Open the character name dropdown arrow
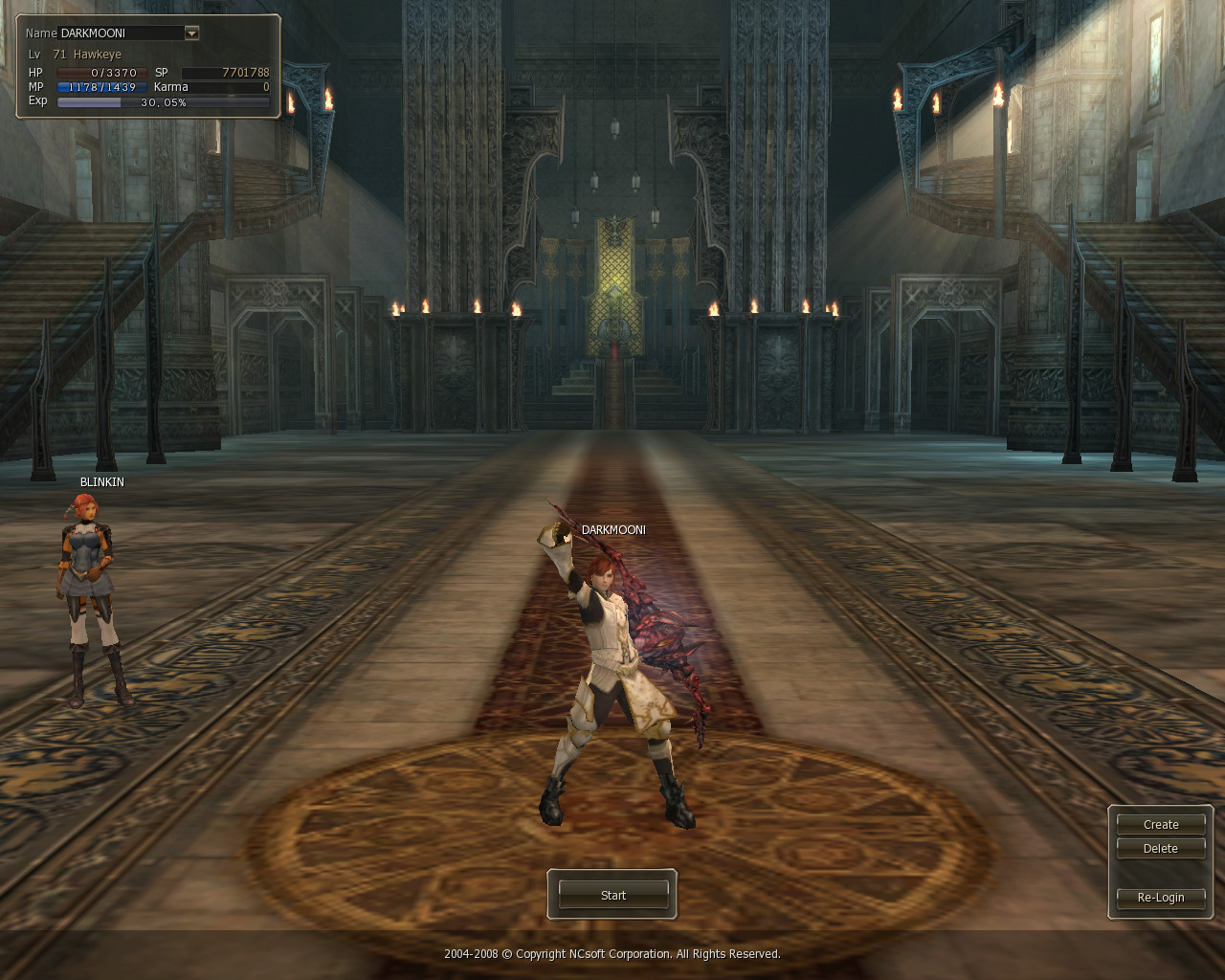This screenshot has height=980, width=1225. point(191,33)
